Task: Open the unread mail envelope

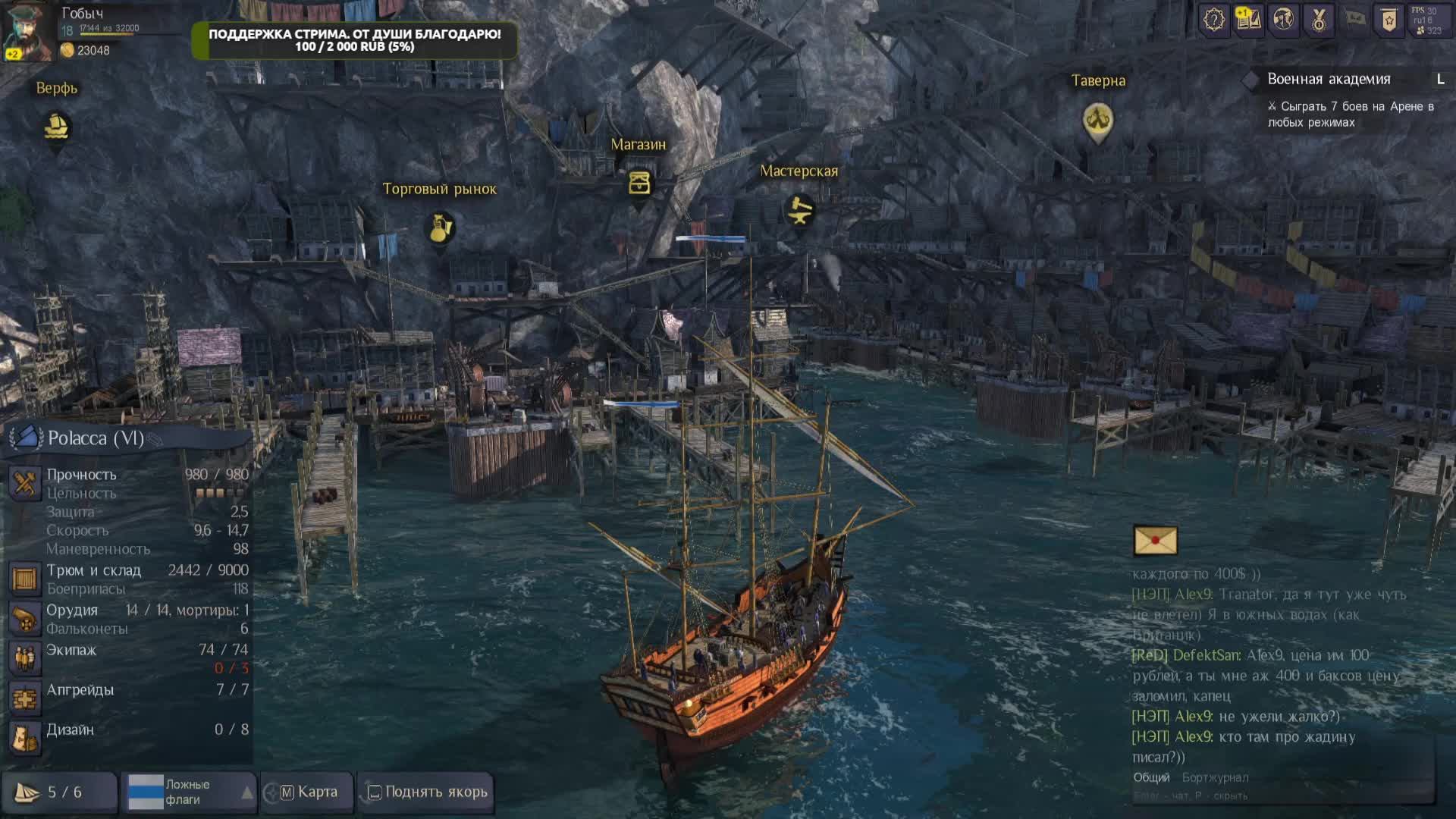Action: [1155, 541]
